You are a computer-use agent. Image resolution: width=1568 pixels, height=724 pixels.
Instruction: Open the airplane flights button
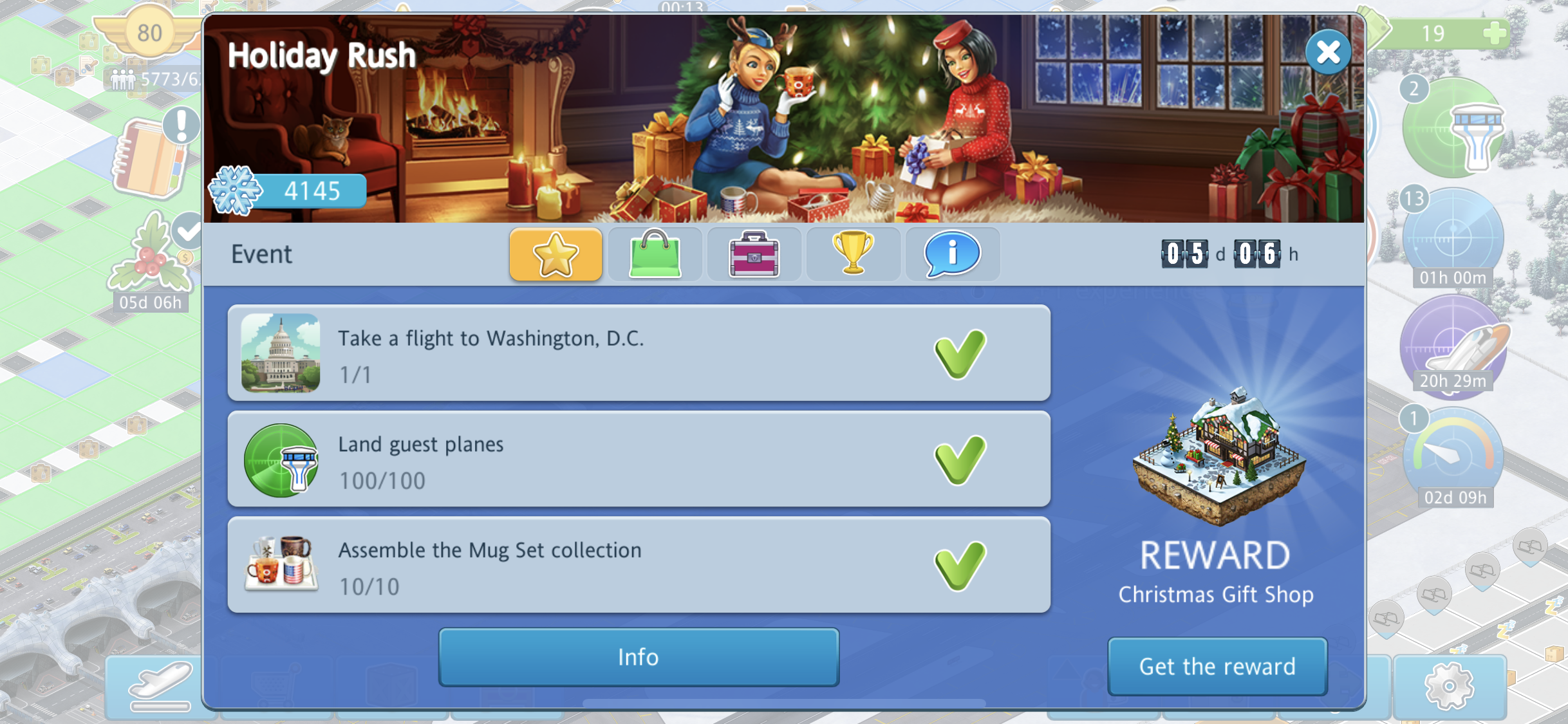pos(160,685)
